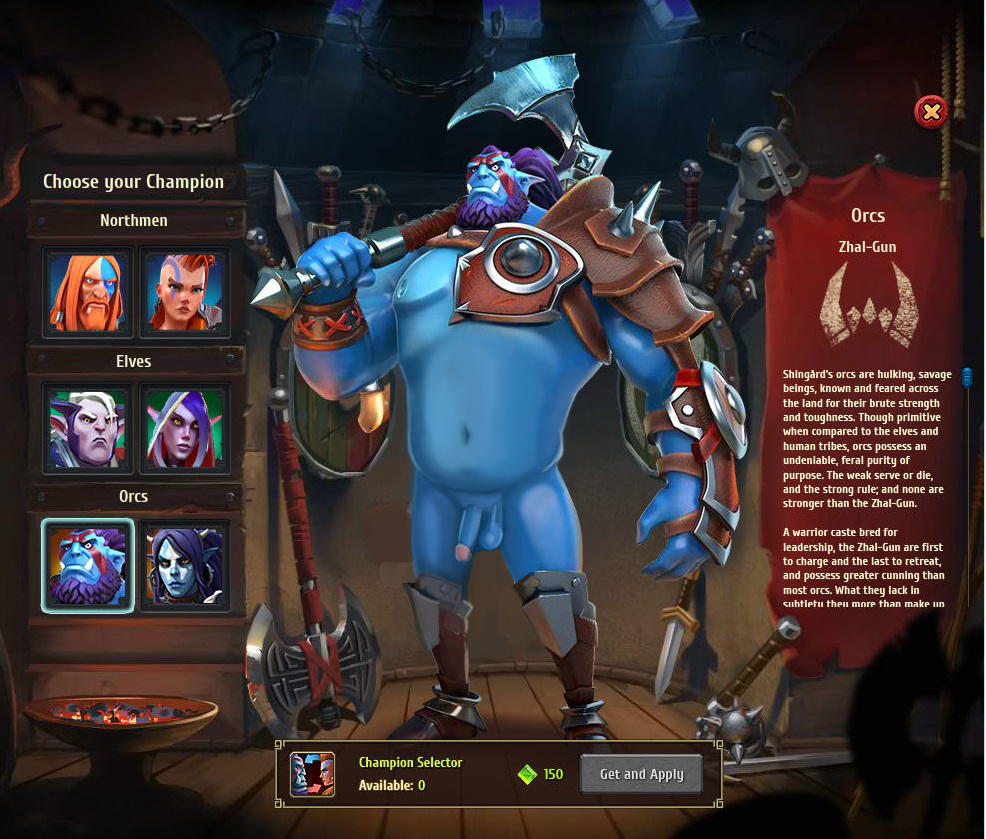Click the Champion Selector item icon
986x839 pixels.
[x=312, y=774]
